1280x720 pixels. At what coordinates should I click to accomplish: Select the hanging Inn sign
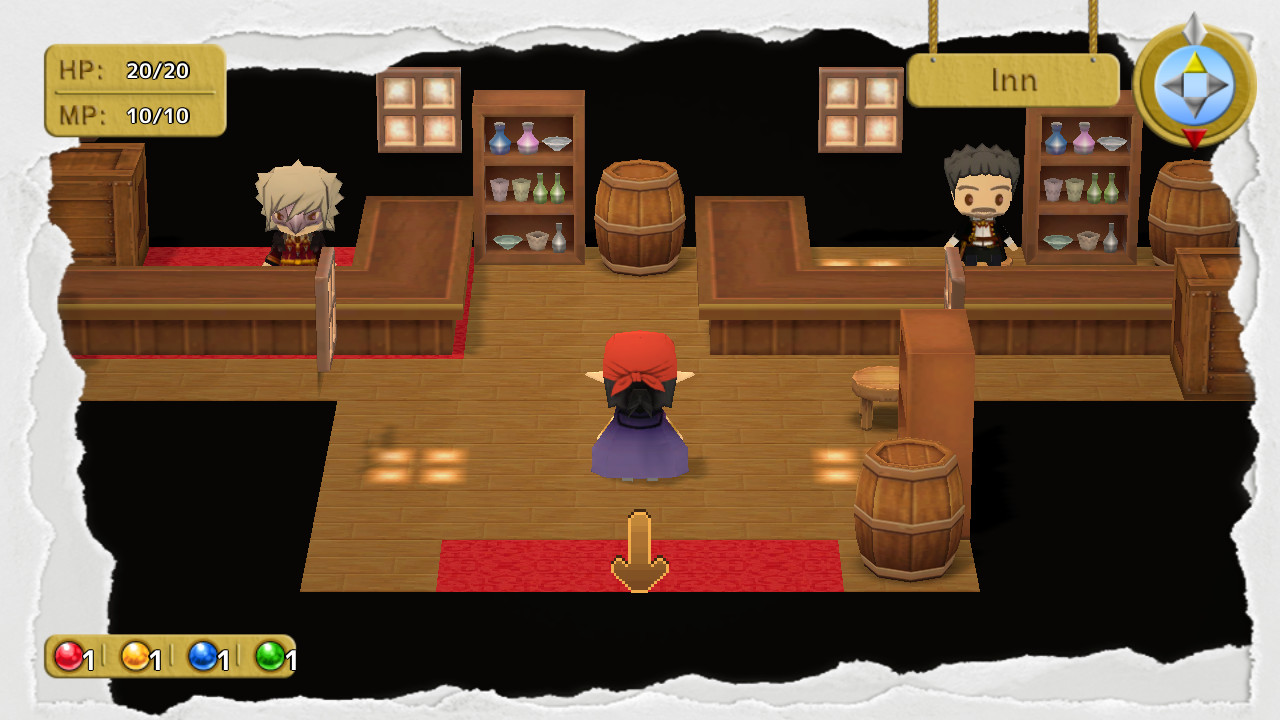coord(1013,80)
